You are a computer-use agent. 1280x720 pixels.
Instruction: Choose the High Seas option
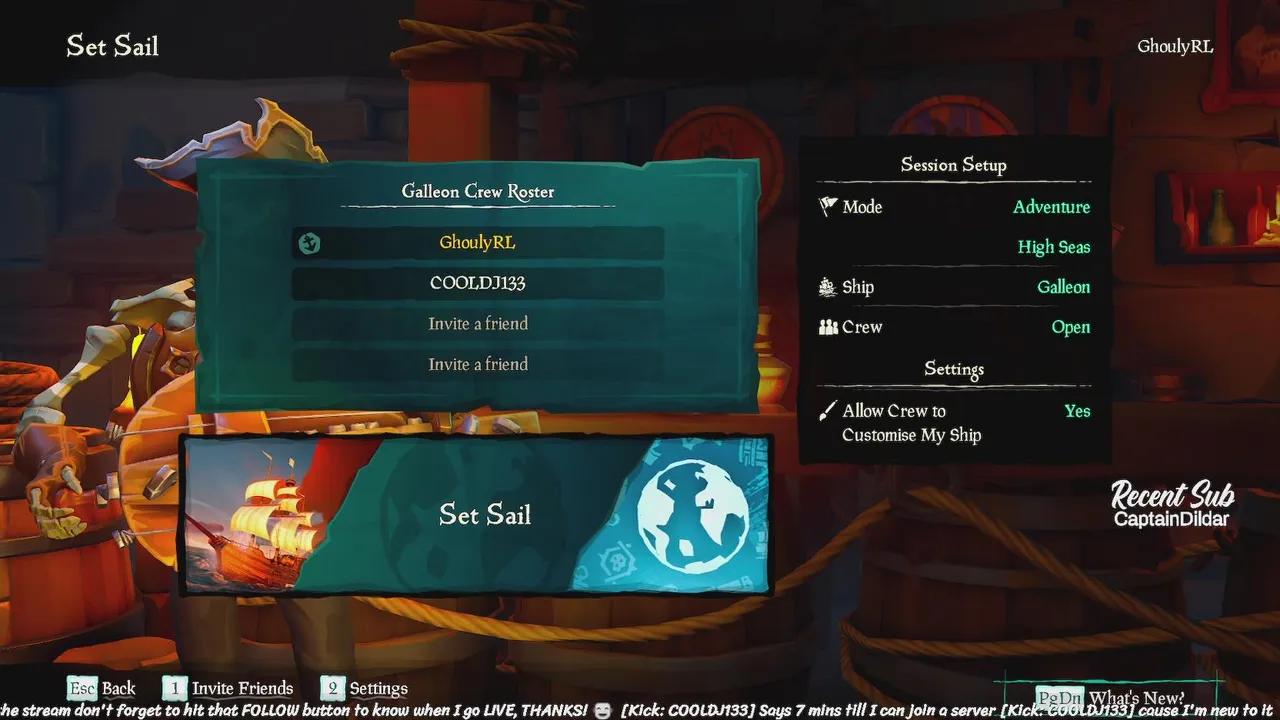click(x=1053, y=247)
